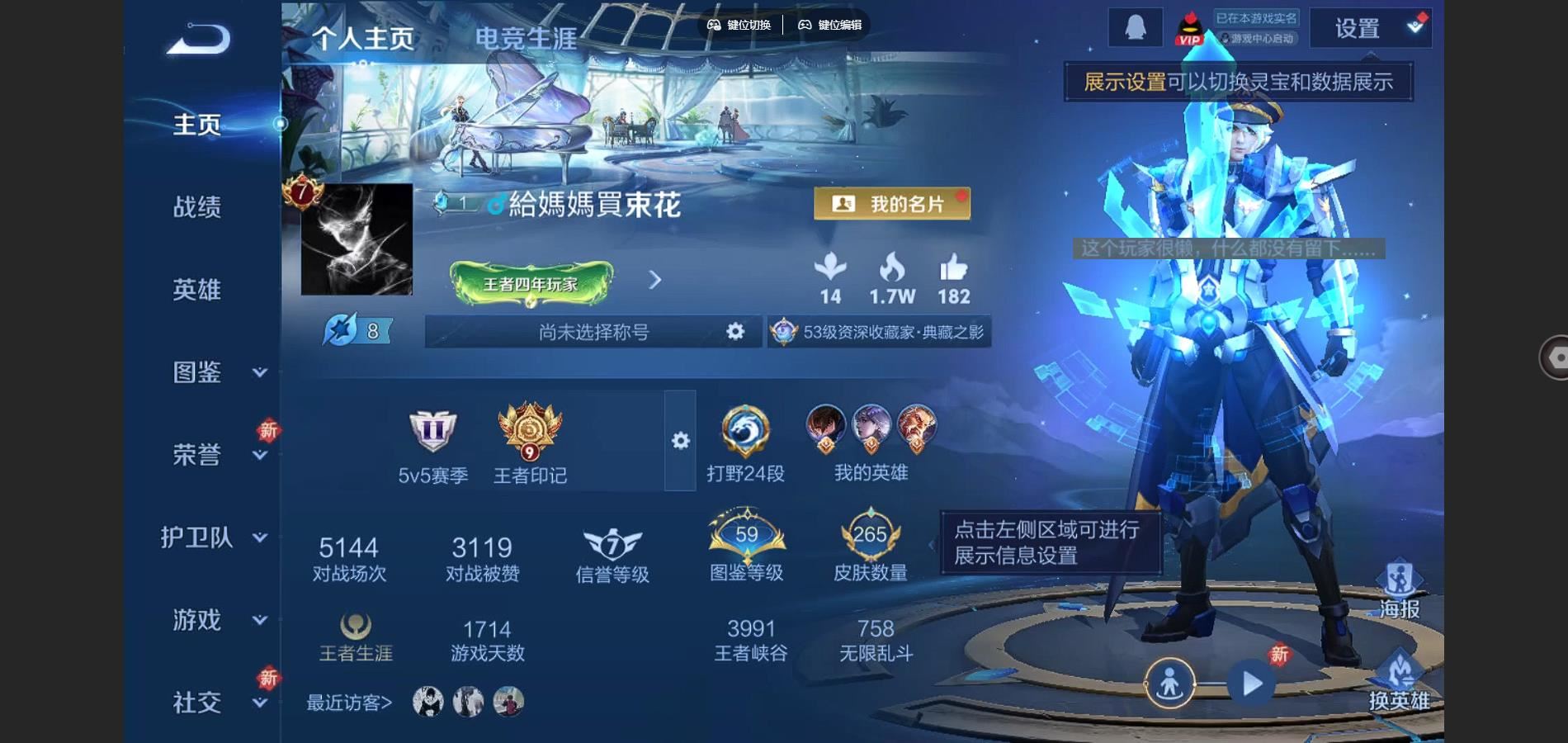Expand the 护卫队 side menu
The width and height of the screenshot is (1568, 743).
(213, 537)
